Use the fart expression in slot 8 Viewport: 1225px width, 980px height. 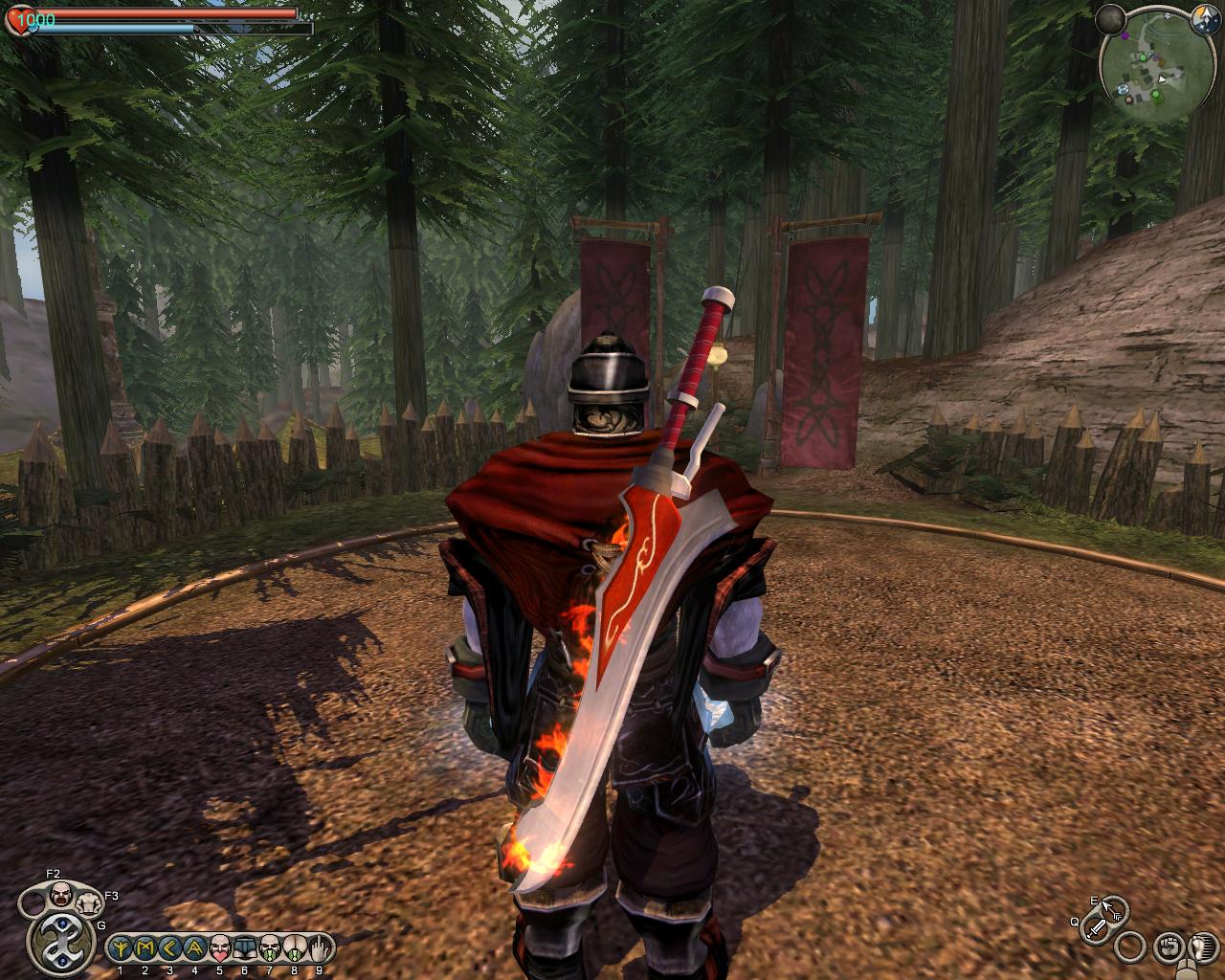tap(294, 947)
